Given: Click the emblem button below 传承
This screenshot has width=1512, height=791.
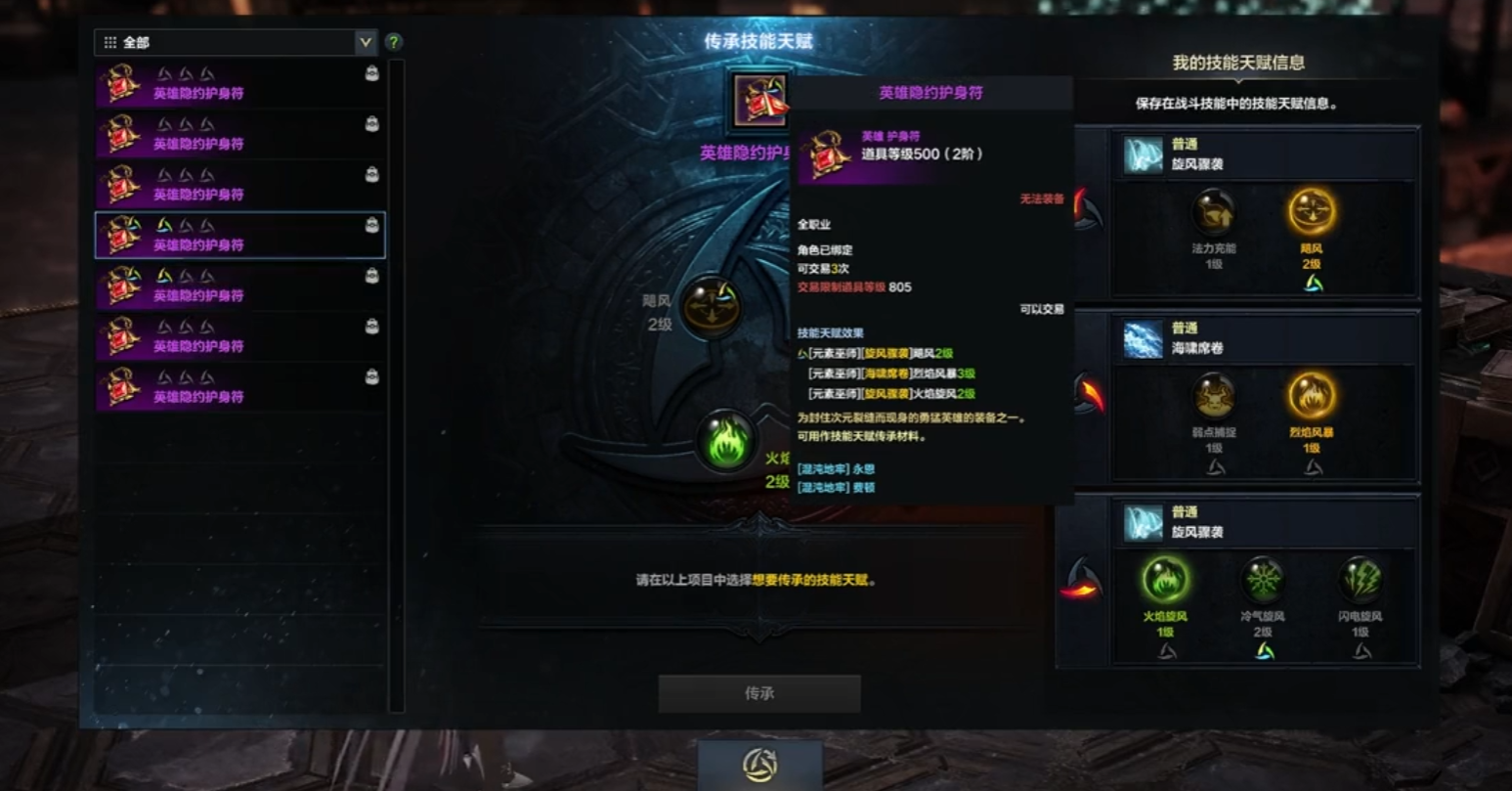Looking at the screenshot, I should [759, 765].
